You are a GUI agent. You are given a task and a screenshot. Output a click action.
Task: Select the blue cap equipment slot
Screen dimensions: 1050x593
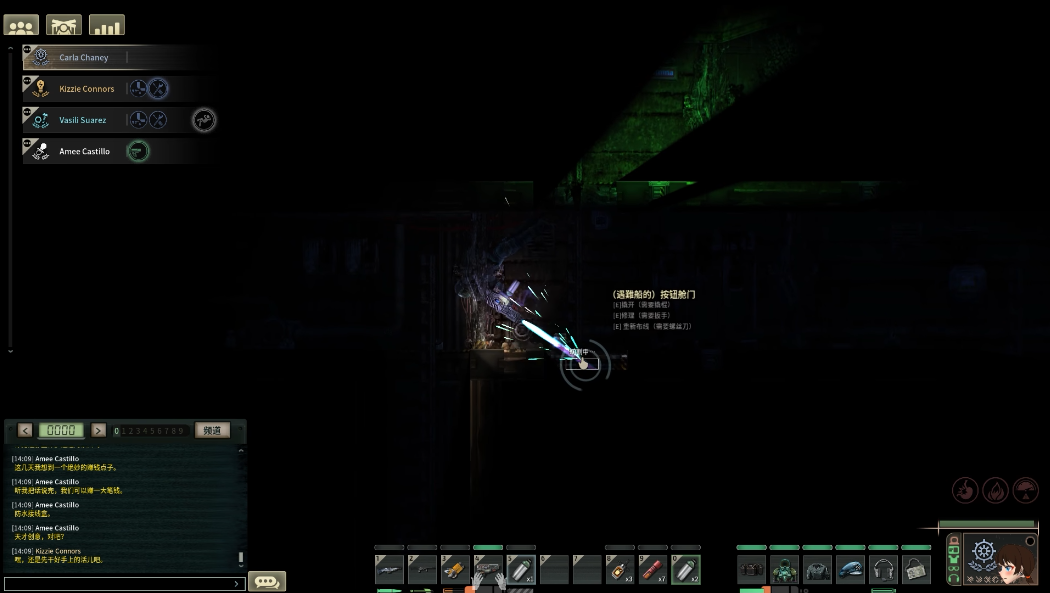tap(850, 569)
